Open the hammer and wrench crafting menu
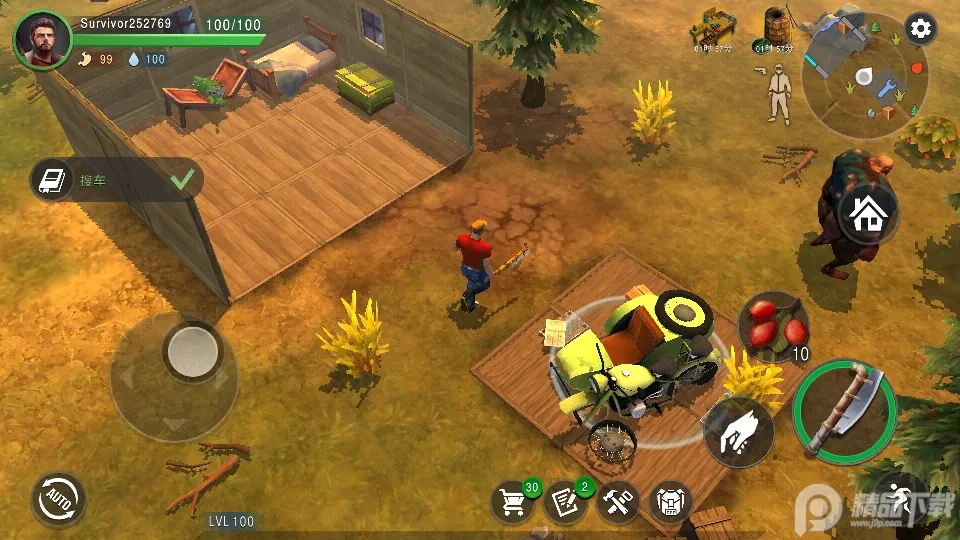This screenshot has width=960, height=540. click(618, 501)
